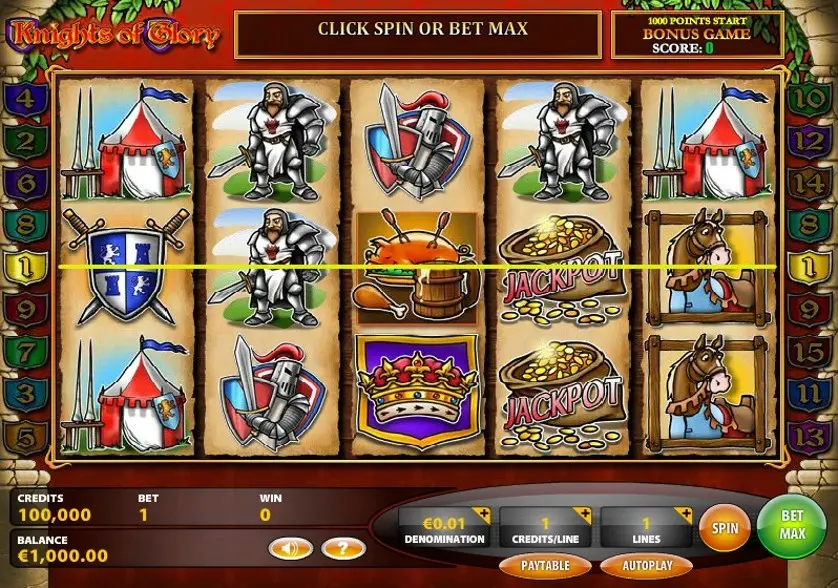Activate payline 5 shield
The image size is (838, 588).
pos(27,436)
